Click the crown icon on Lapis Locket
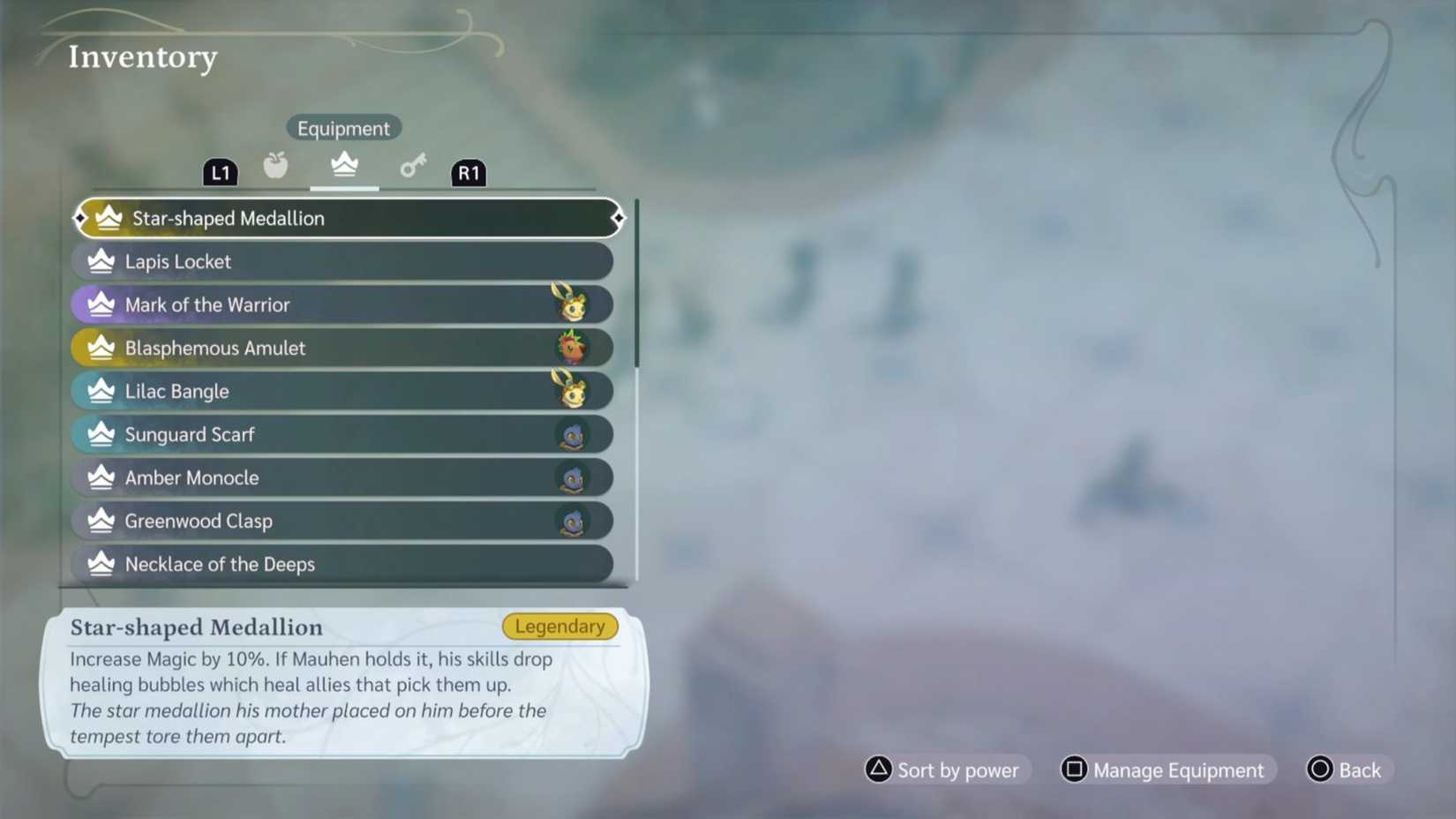1456x819 pixels. click(x=100, y=260)
